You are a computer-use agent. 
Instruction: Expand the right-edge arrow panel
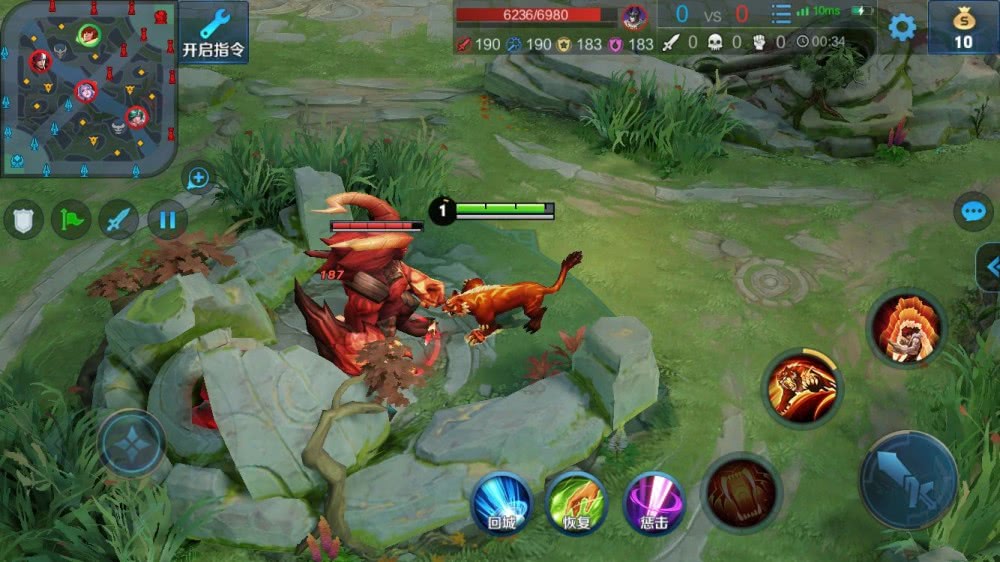[x=990, y=267]
